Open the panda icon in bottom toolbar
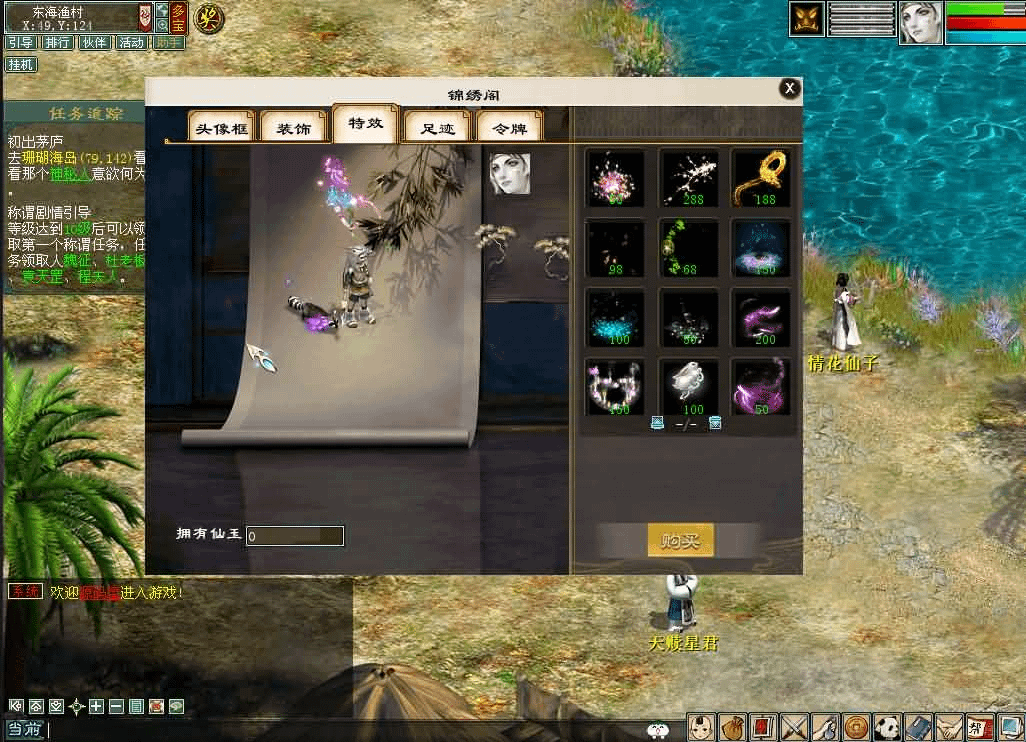This screenshot has width=1026, height=742. click(888, 727)
